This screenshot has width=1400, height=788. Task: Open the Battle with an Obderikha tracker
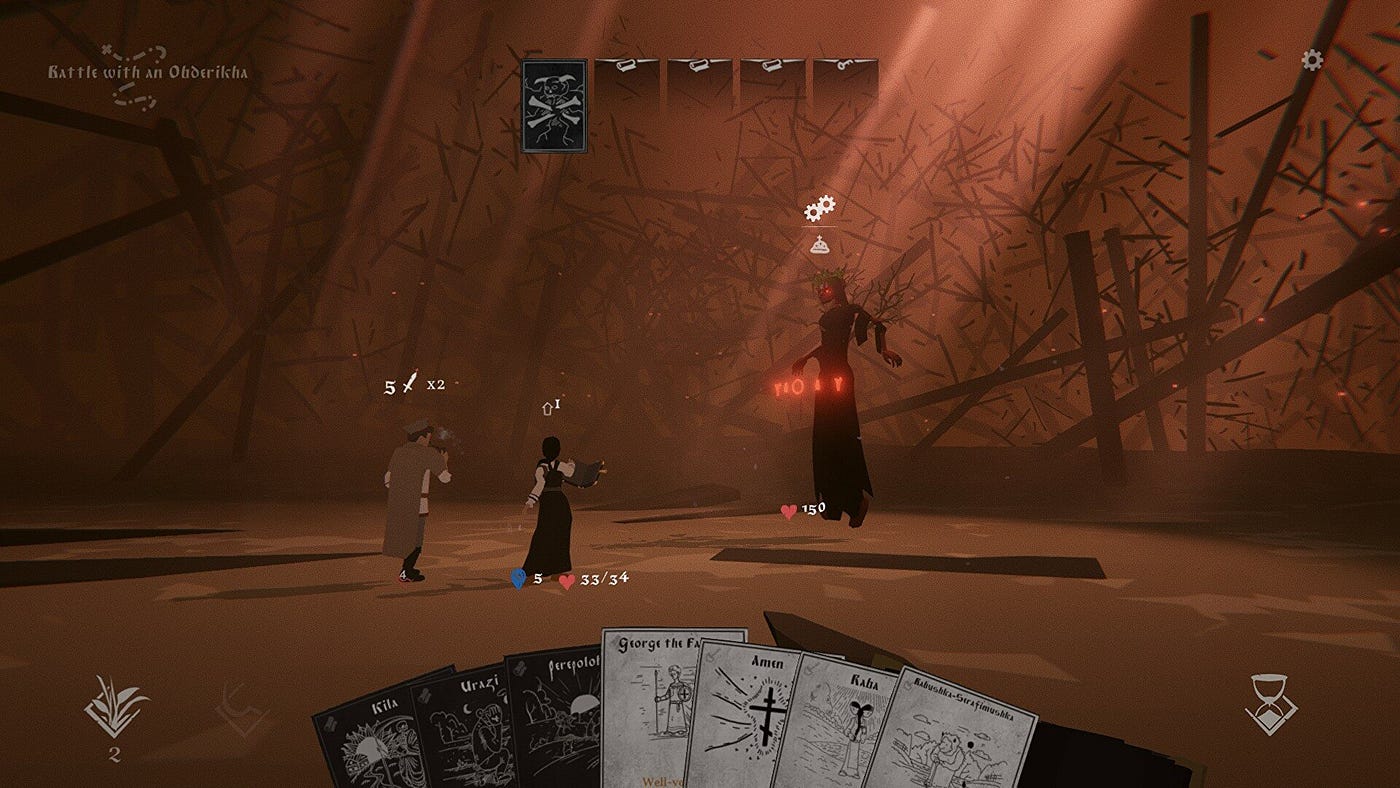148,73
